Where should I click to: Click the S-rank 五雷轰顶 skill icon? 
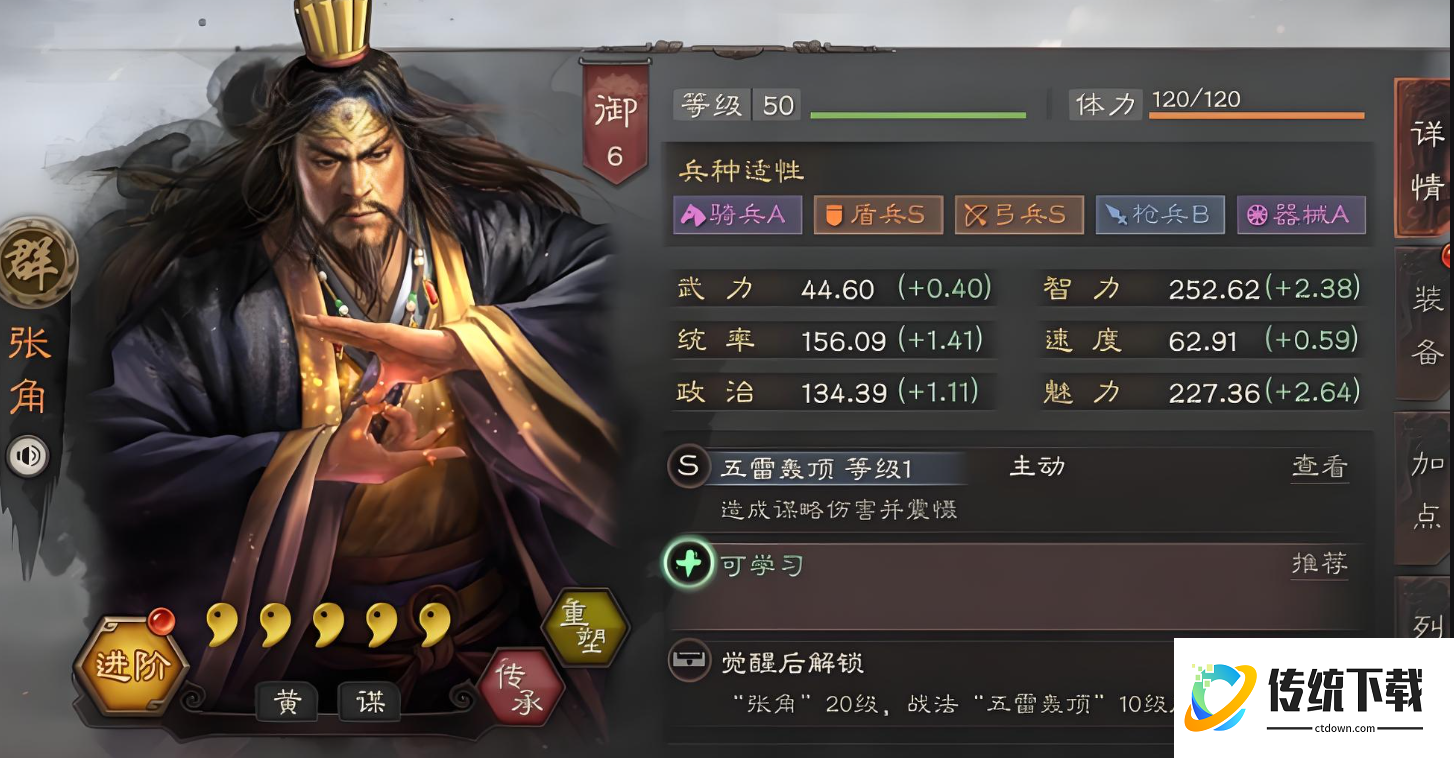[x=687, y=466]
